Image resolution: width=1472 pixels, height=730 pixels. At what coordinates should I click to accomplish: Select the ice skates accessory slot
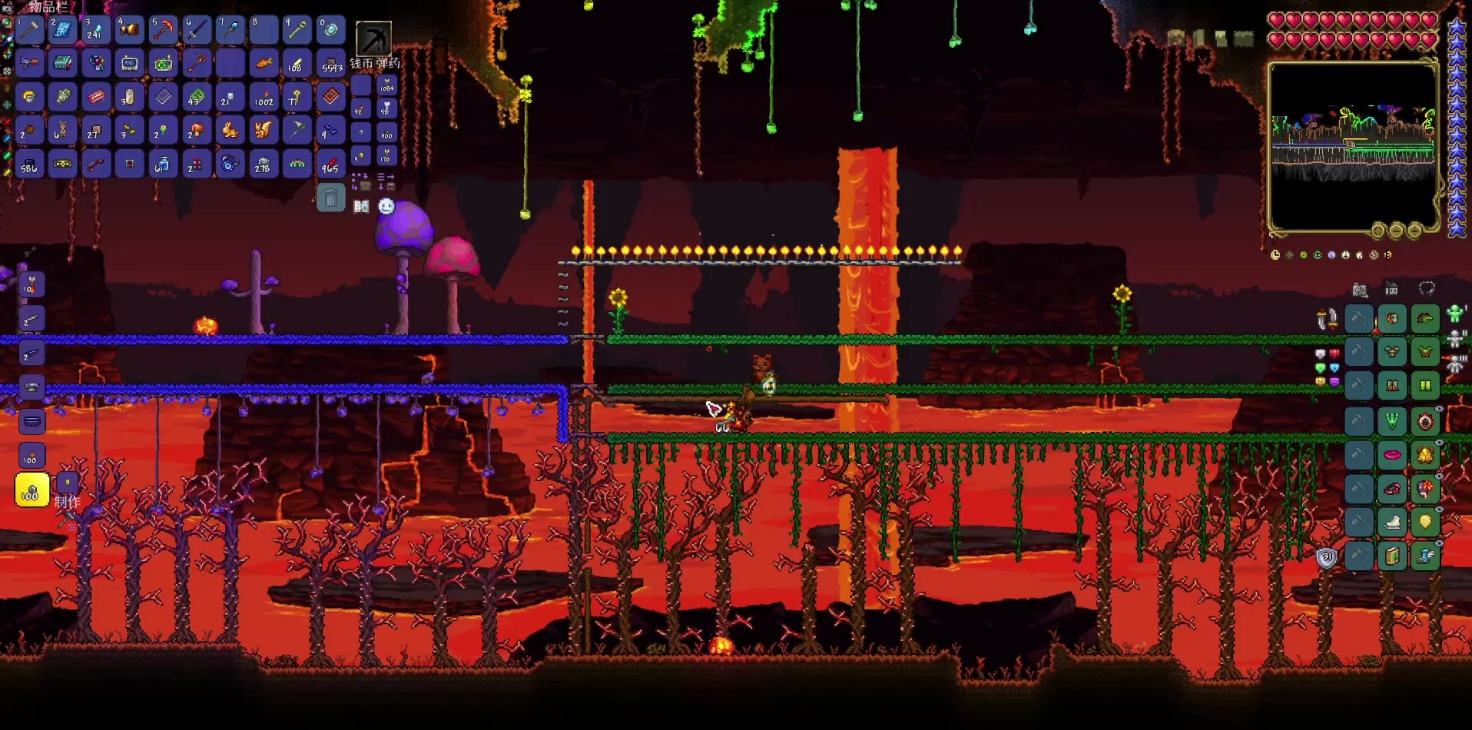pyautogui.click(x=1393, y=522)
